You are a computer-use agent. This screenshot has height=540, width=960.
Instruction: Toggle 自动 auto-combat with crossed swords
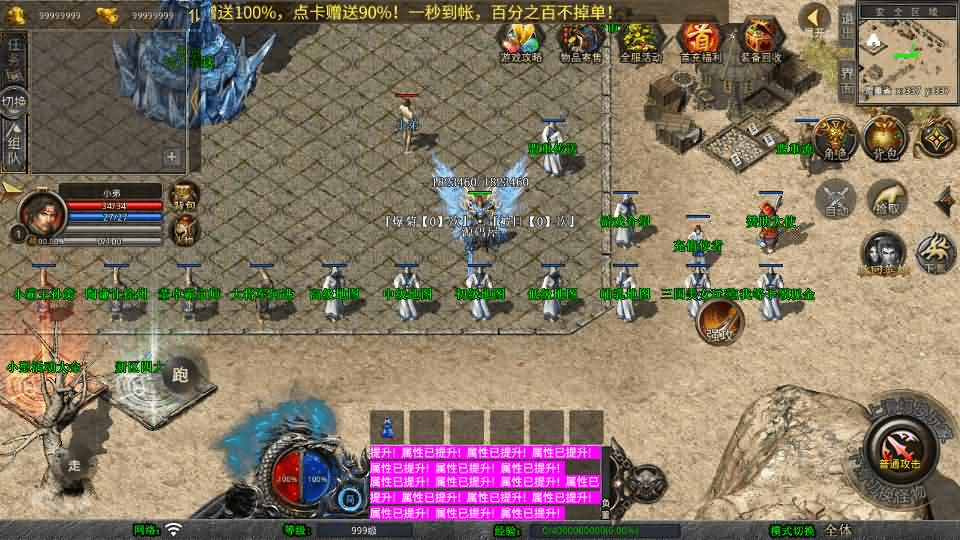837,199
